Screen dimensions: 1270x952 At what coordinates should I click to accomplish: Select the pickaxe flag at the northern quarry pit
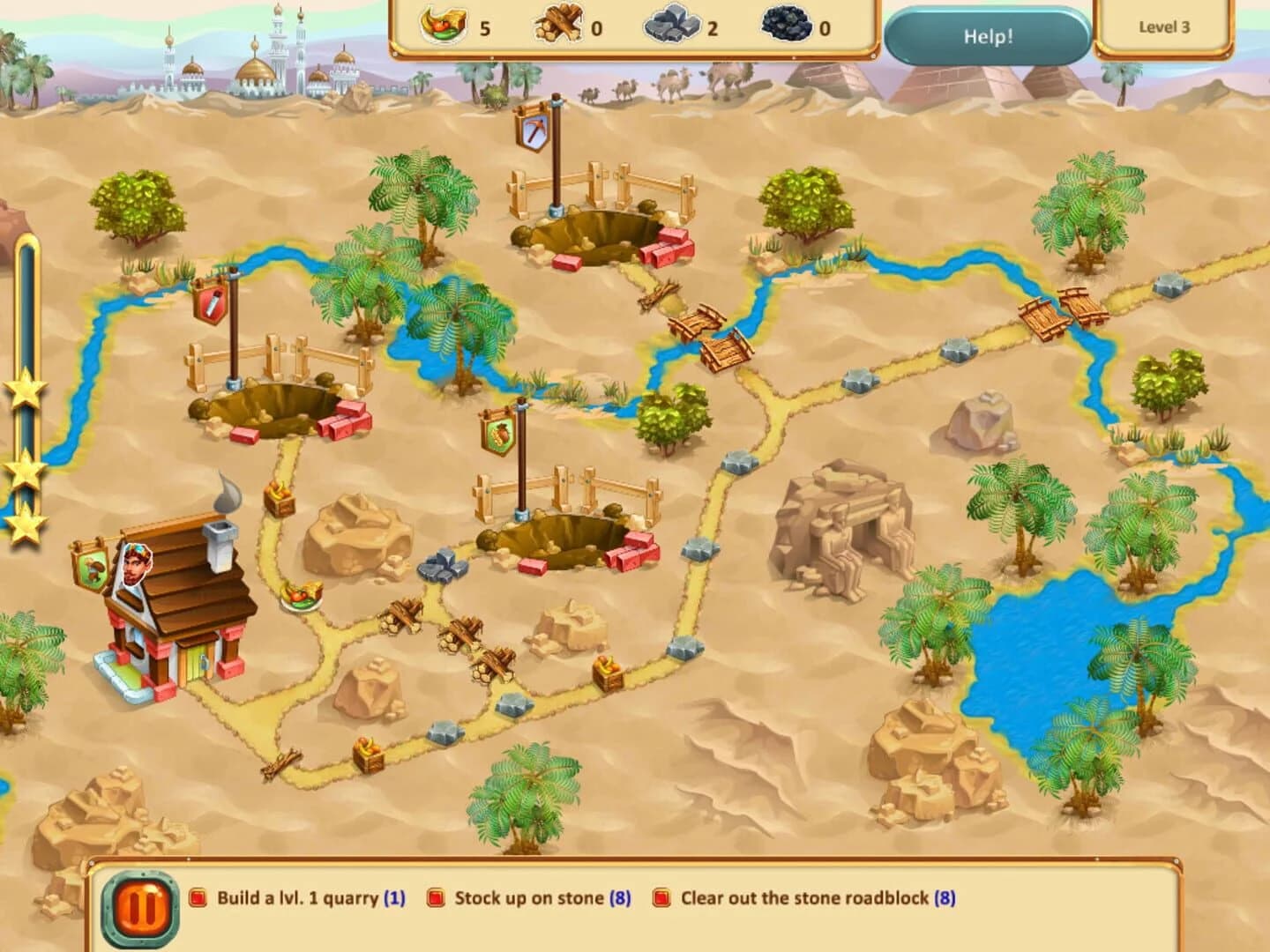pyautogui.click(x=535, y=132)
